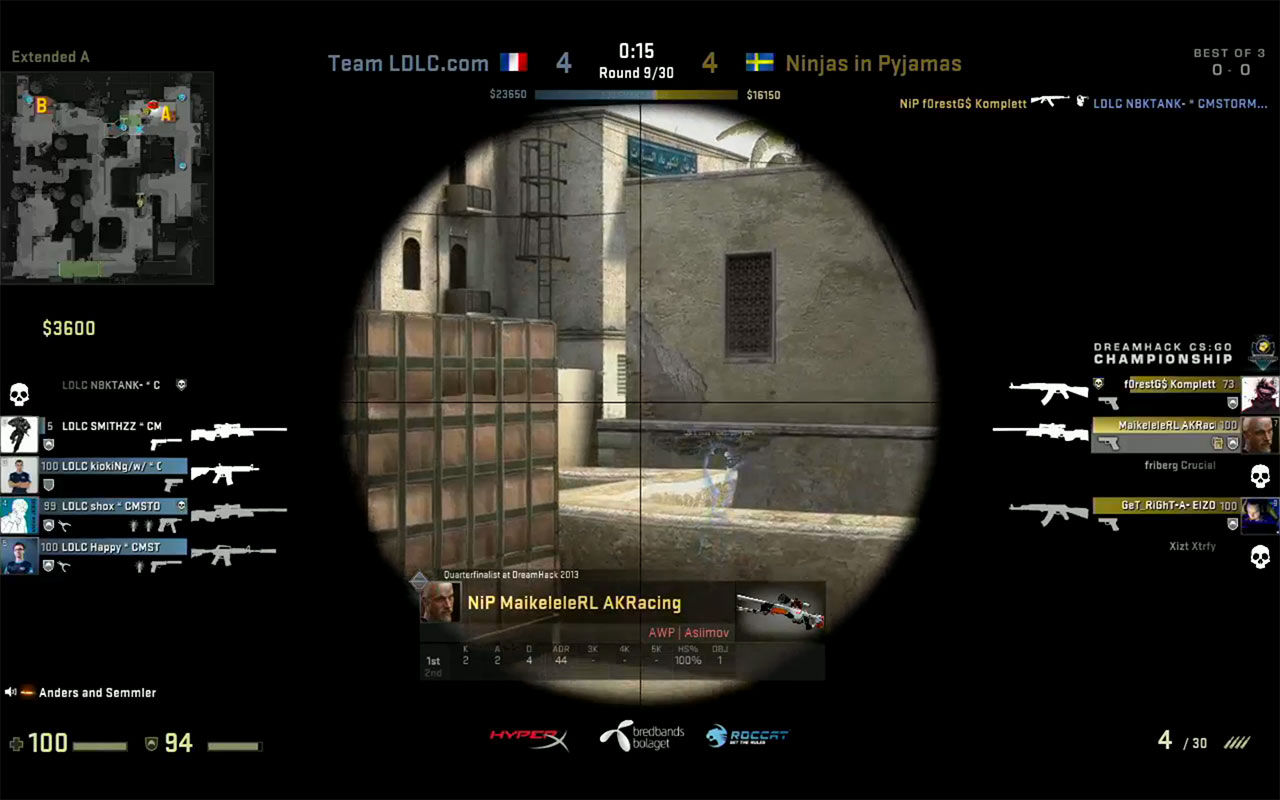
Task: Select the AK-47 icon in the kill feed
Action: click(1046, 103)
